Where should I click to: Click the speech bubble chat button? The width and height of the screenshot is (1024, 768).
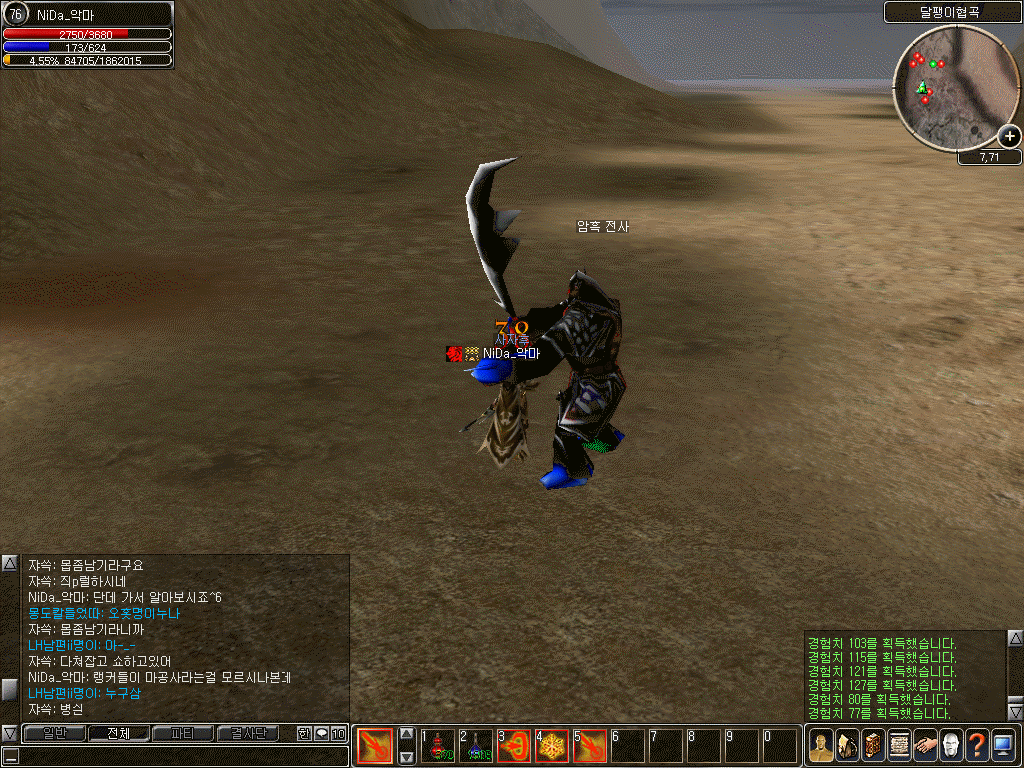point(321,734)
